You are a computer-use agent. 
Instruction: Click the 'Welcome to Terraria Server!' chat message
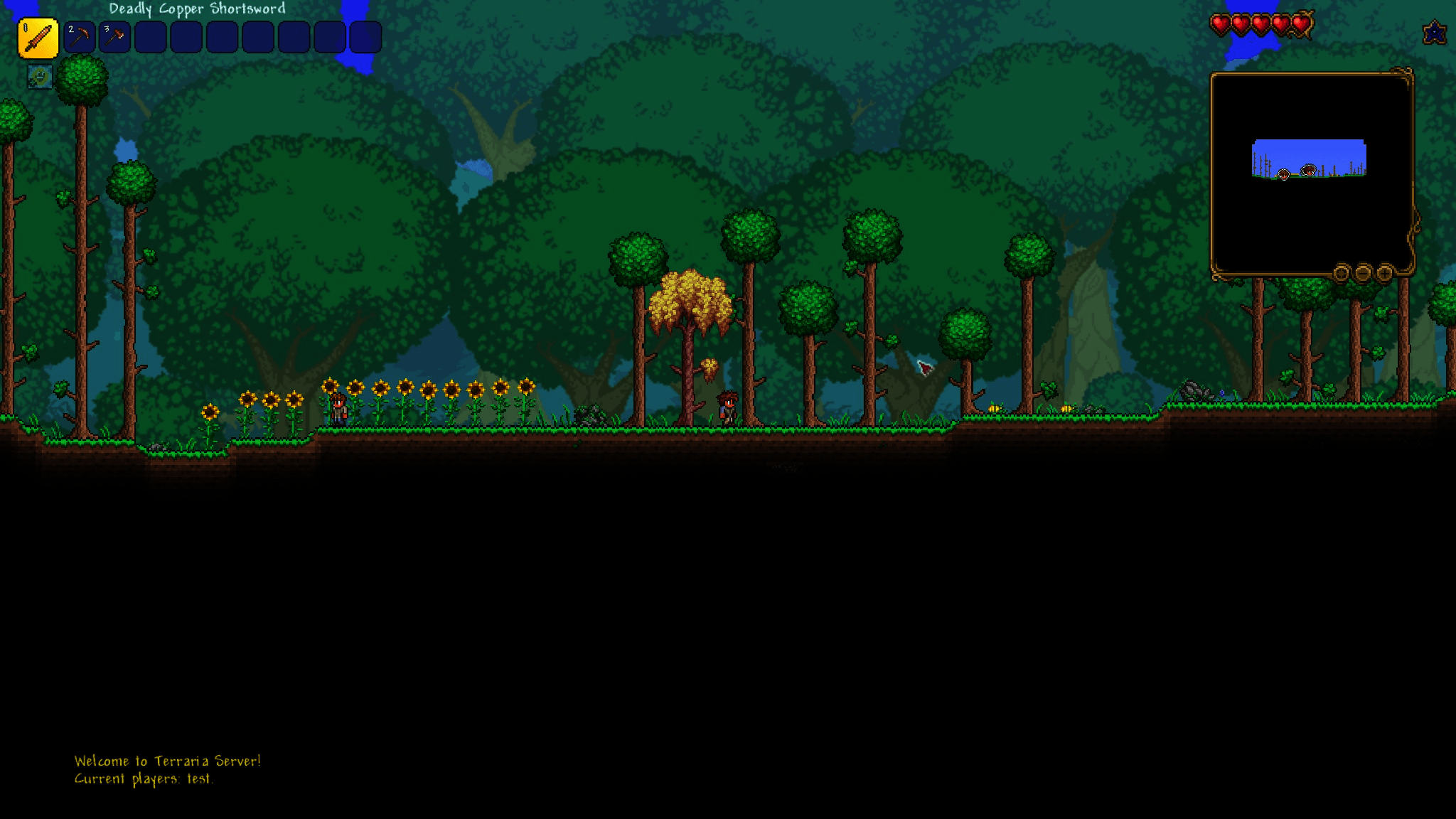[168, 760]
